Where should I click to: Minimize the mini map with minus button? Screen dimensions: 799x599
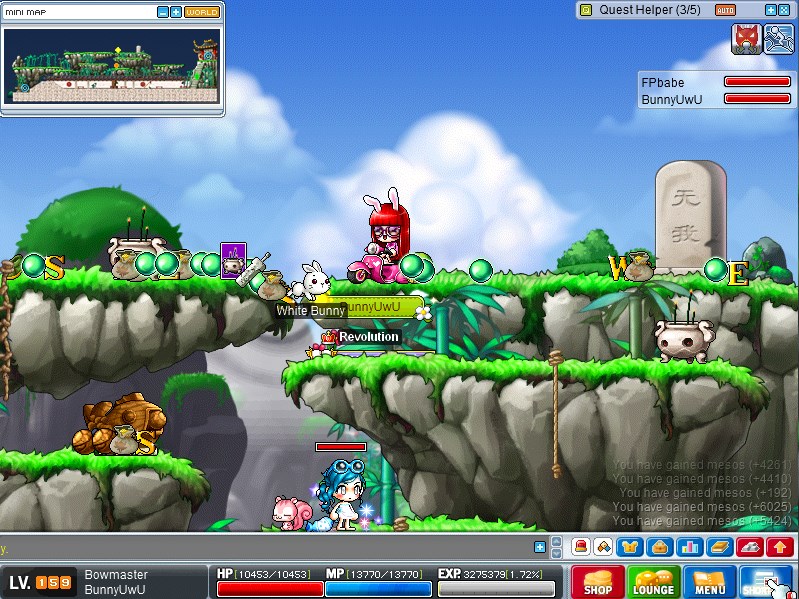pyautogui.click(x=163, y=12)
